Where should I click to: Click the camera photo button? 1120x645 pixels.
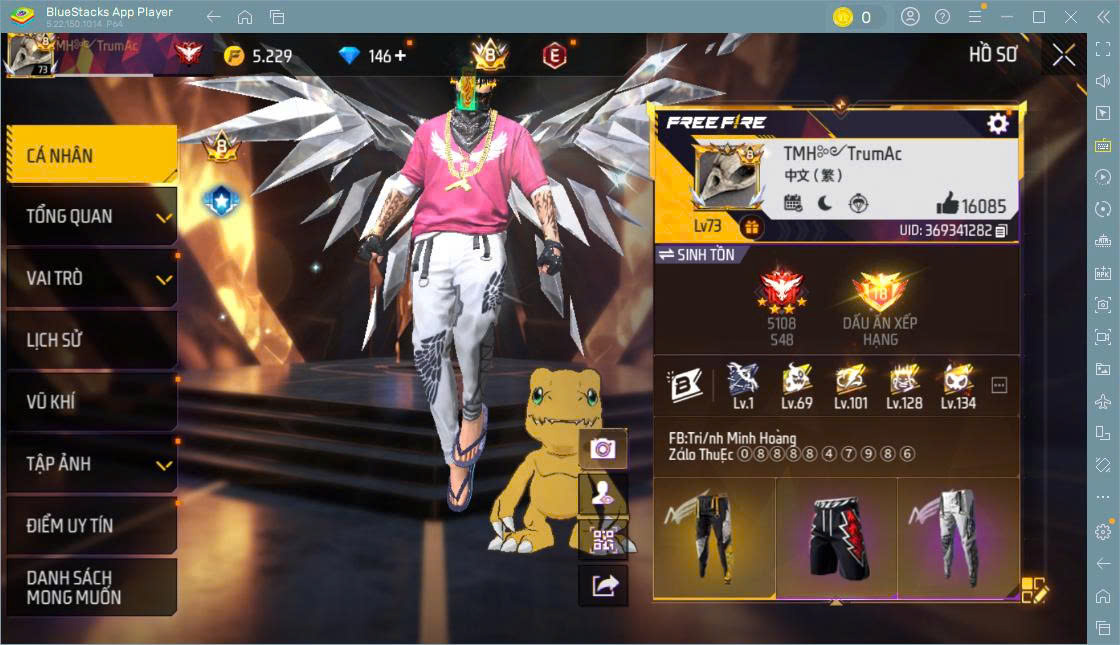603,448
